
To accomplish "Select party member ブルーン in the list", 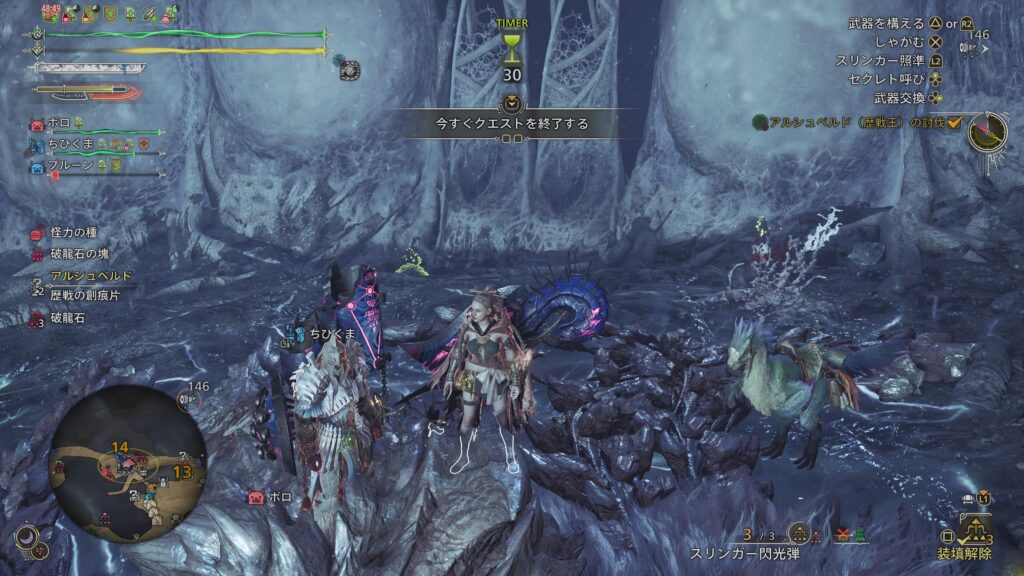I will [x=74, y=165].
